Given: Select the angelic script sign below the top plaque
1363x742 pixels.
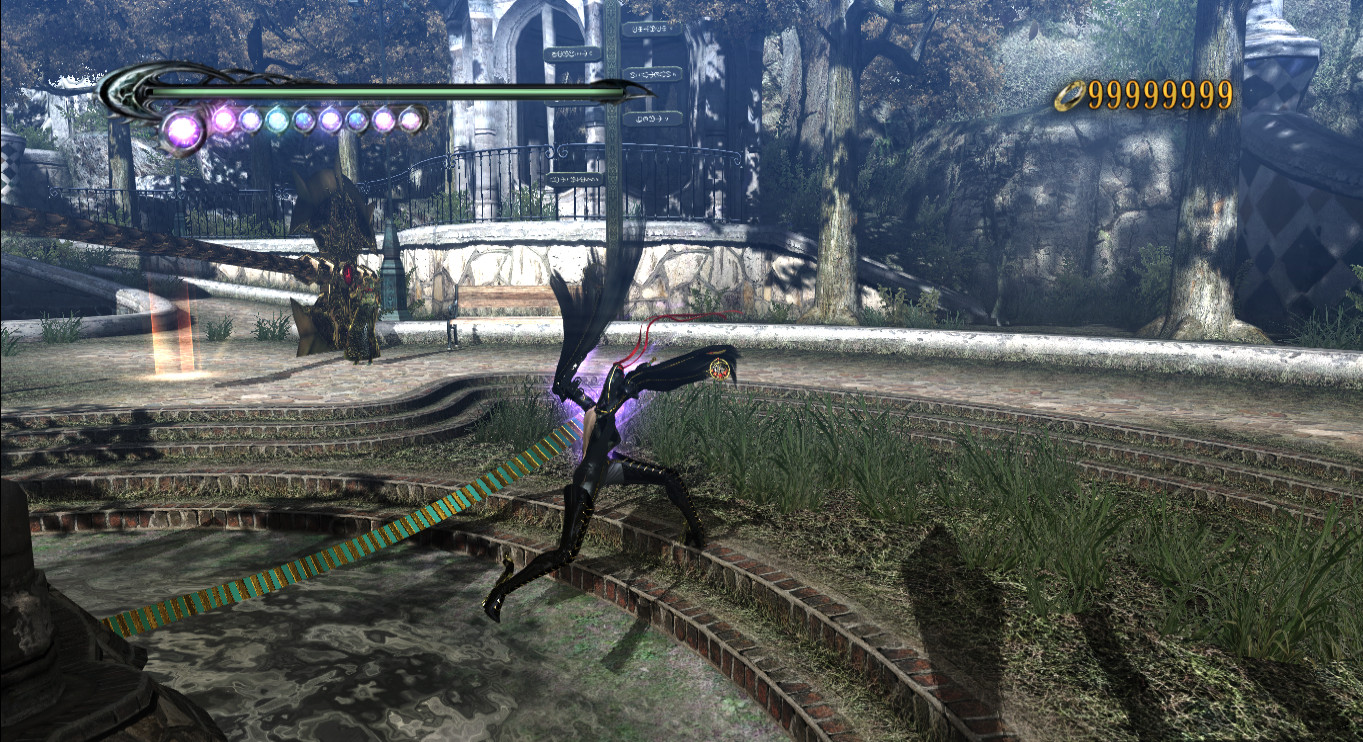Looking at the screenshot, I should (654, 74).
